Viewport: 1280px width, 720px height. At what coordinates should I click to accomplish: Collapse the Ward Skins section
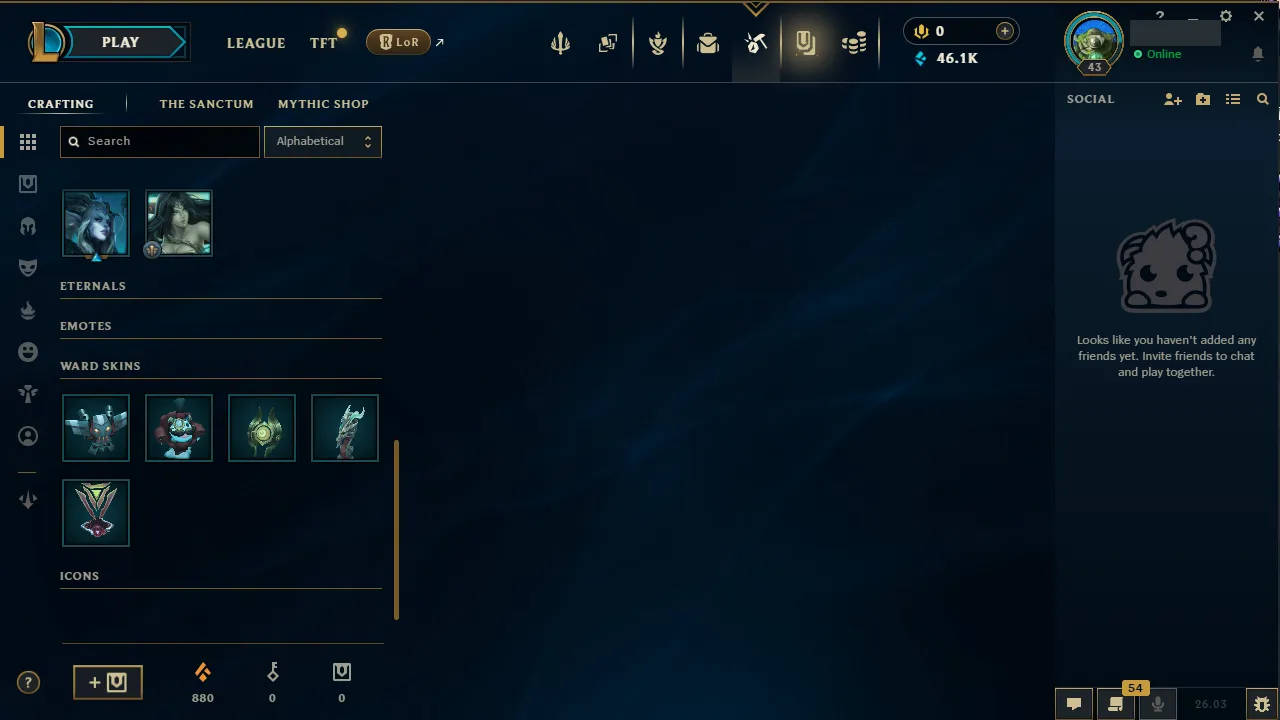click(100, 366)
